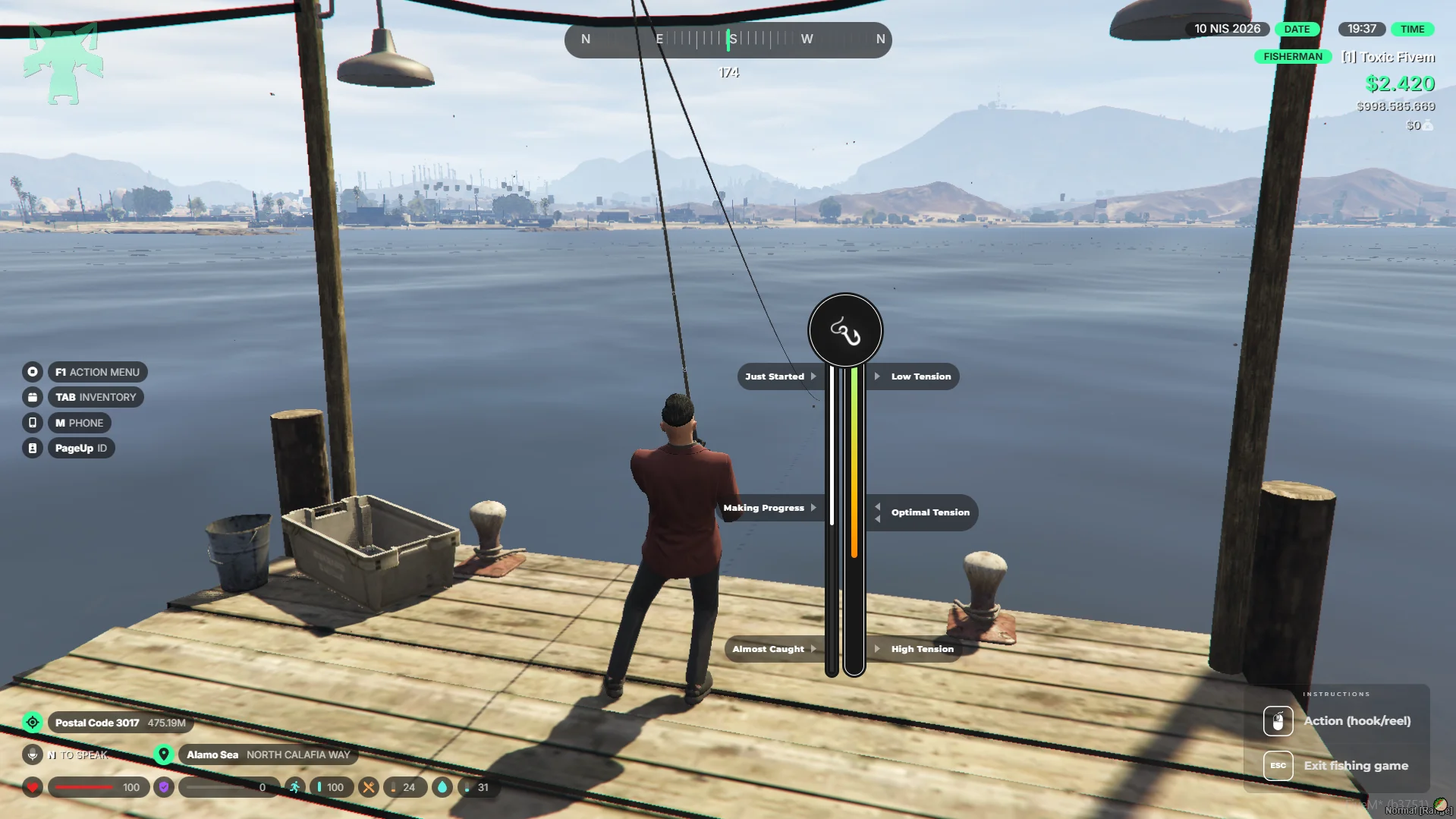1456x819 pixels.
Task: Toggle the microphone voice icon
Action: point(33,754)
